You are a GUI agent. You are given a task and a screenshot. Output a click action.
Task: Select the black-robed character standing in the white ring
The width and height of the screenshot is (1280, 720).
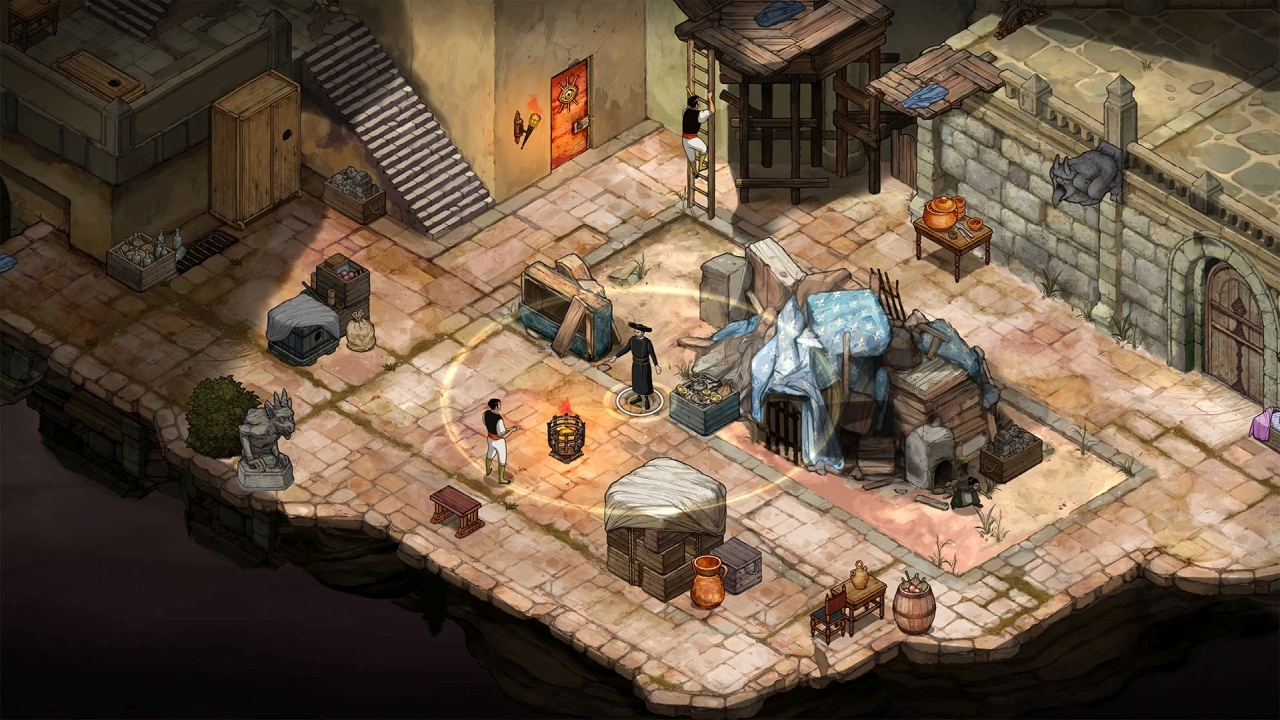pos(638,364)
